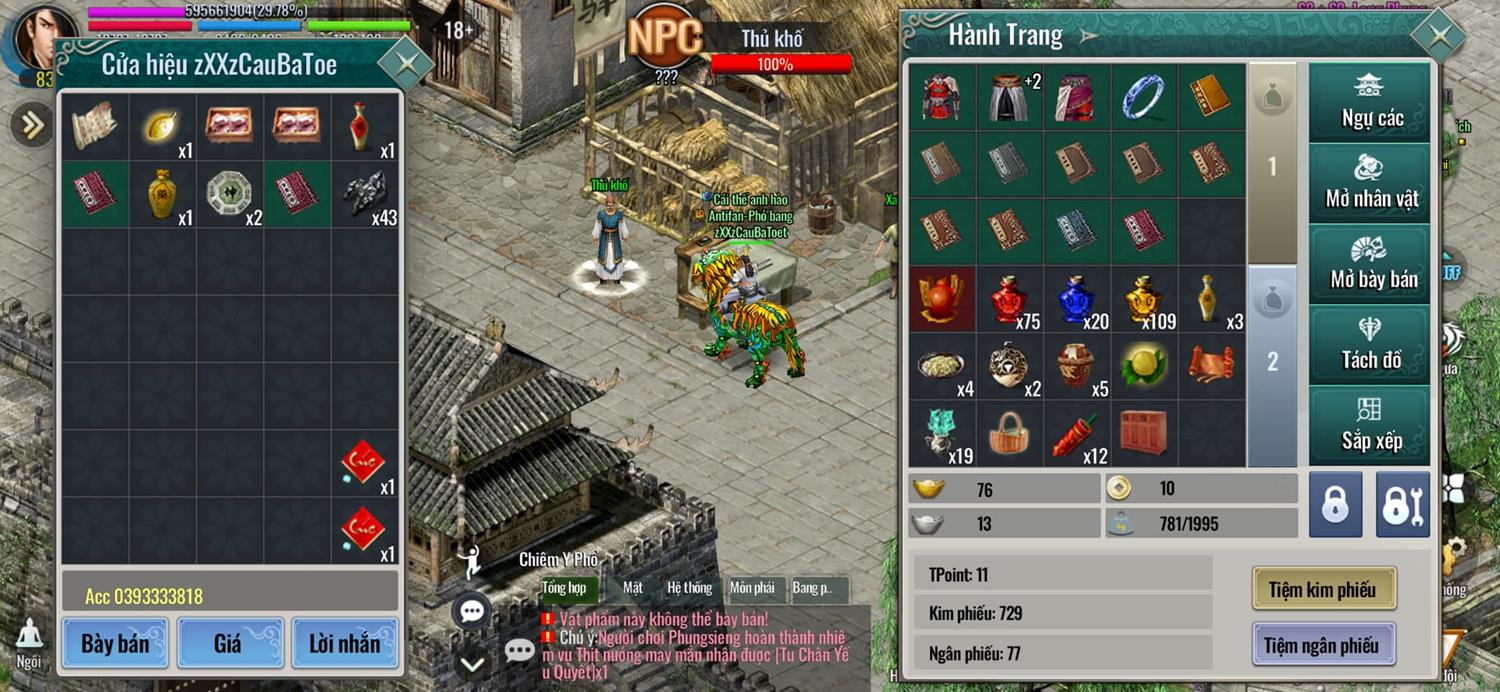Select the red potion stack of 75
1500x692 pixels.
pos(1010,299)
